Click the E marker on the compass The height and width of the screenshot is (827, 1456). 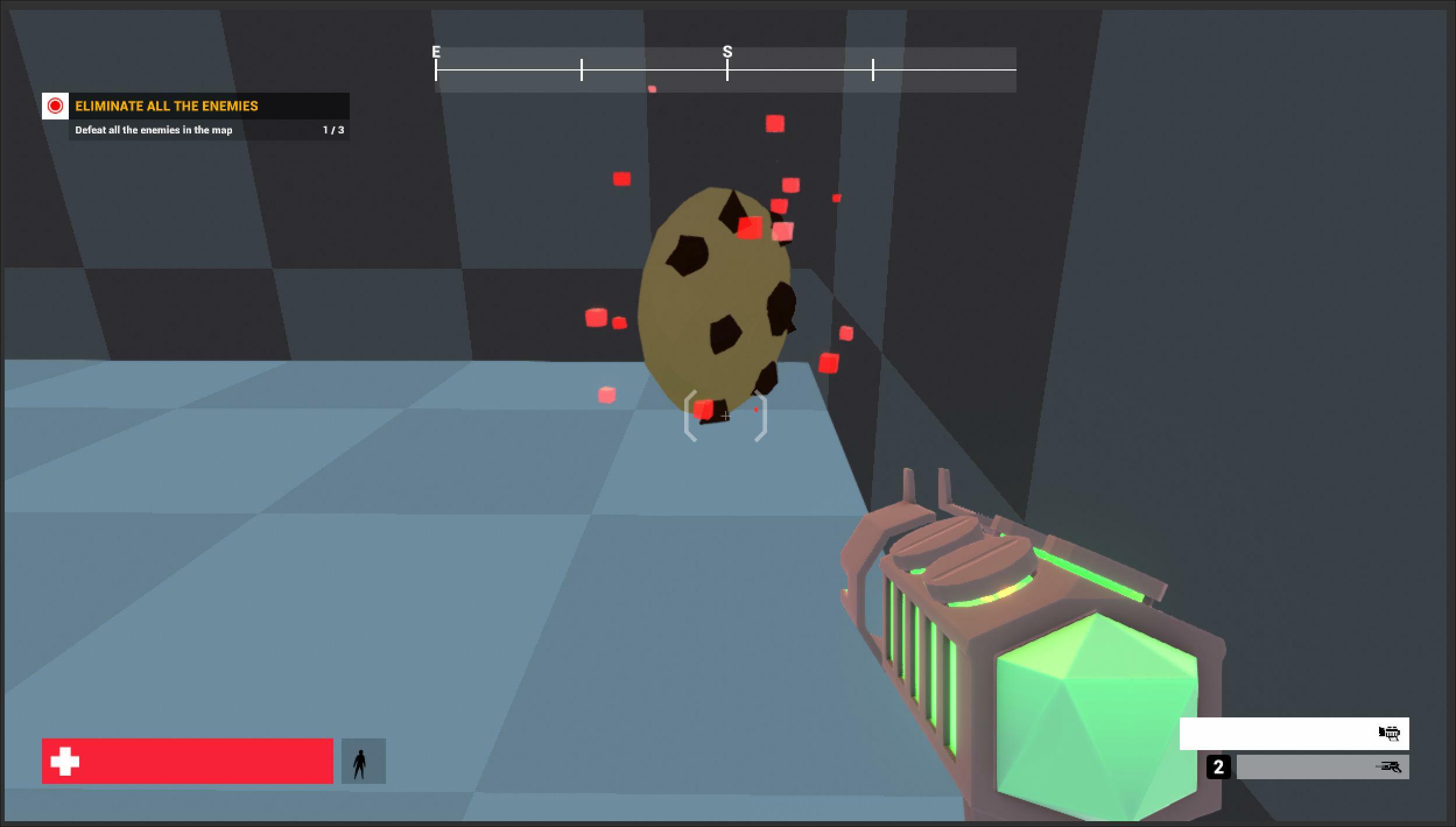tap(436, 51)
